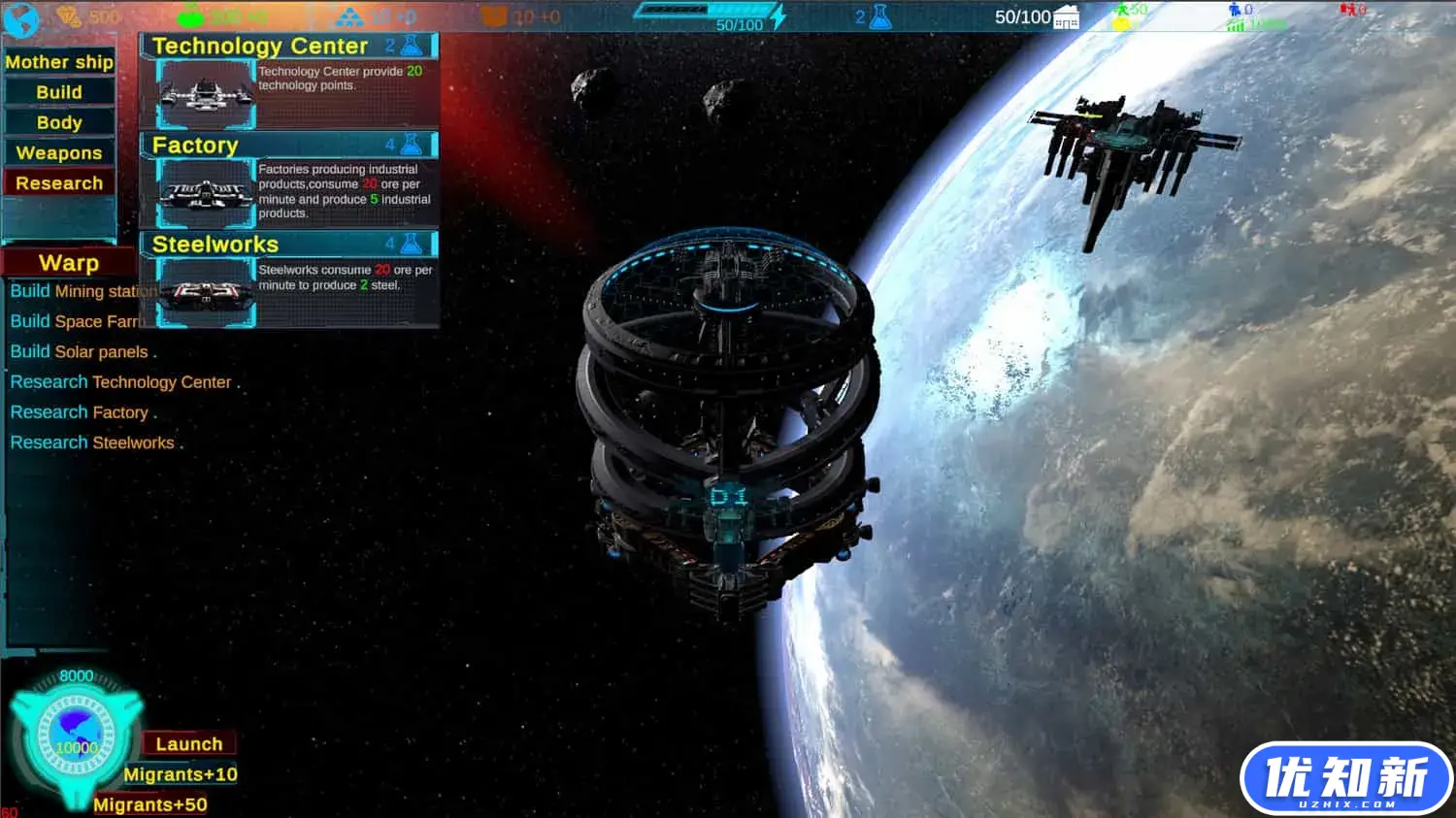Image resolution: width=1456 pixels, height=818 pixels.
Task: Research the Technology Center card
Action: (x=289, y=82)
